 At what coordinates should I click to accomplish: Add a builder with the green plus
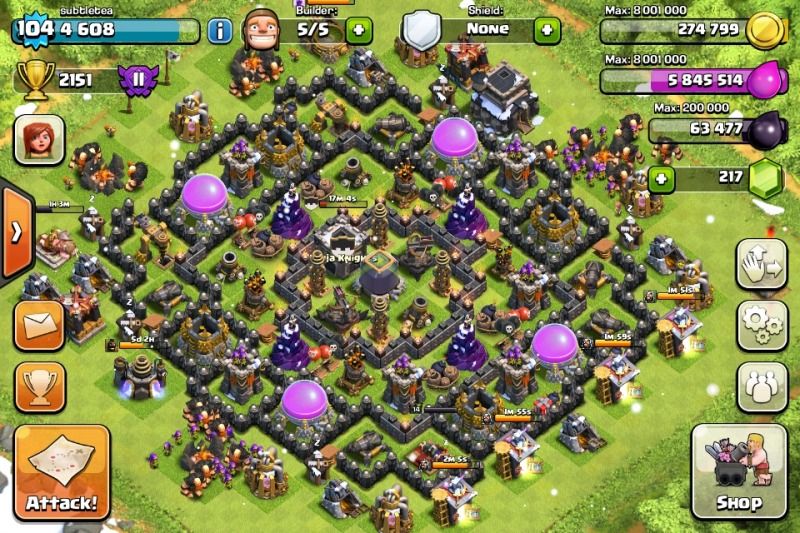click(359, 30)
